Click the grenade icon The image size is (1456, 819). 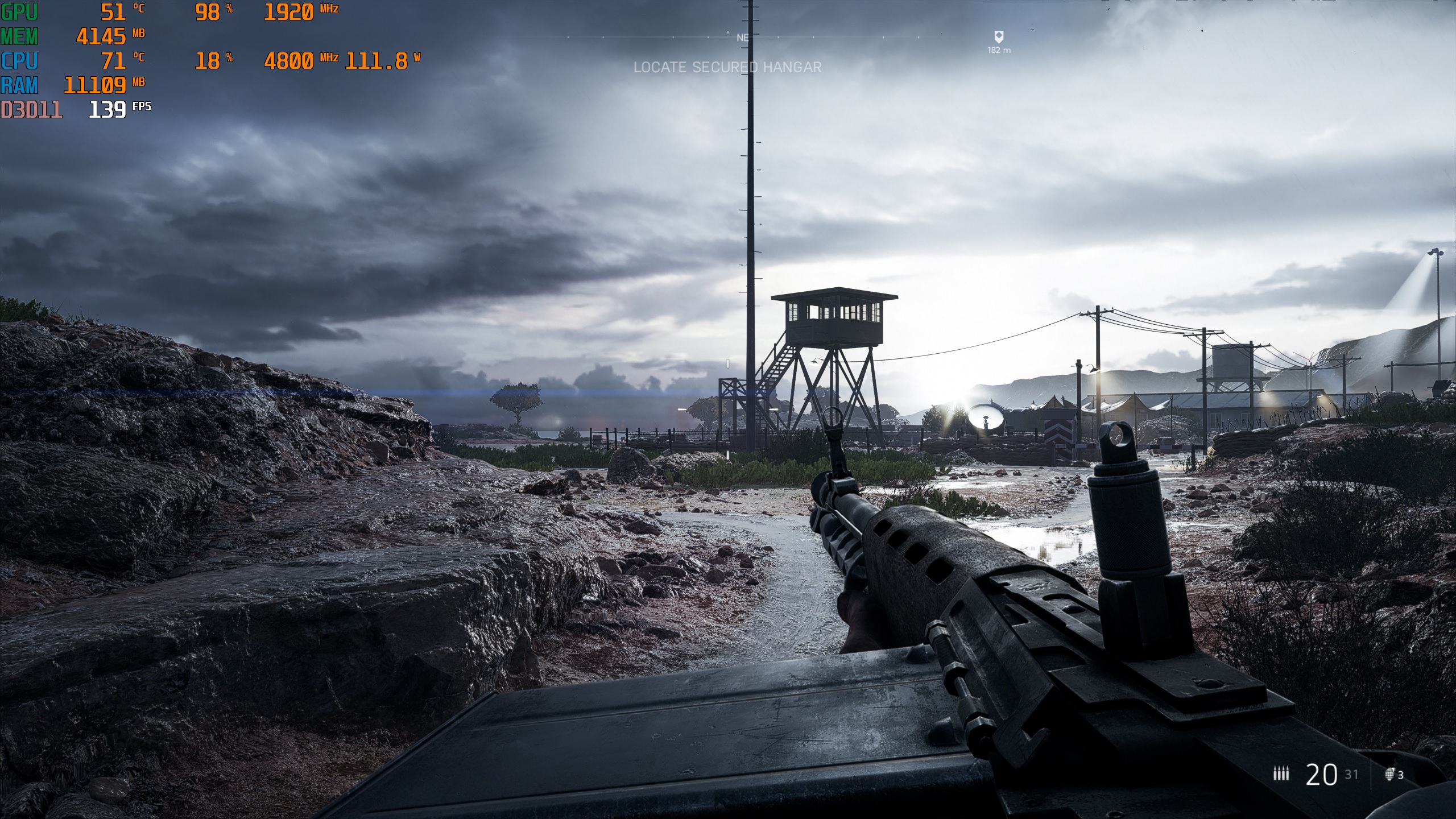[x=1389, y=774]
